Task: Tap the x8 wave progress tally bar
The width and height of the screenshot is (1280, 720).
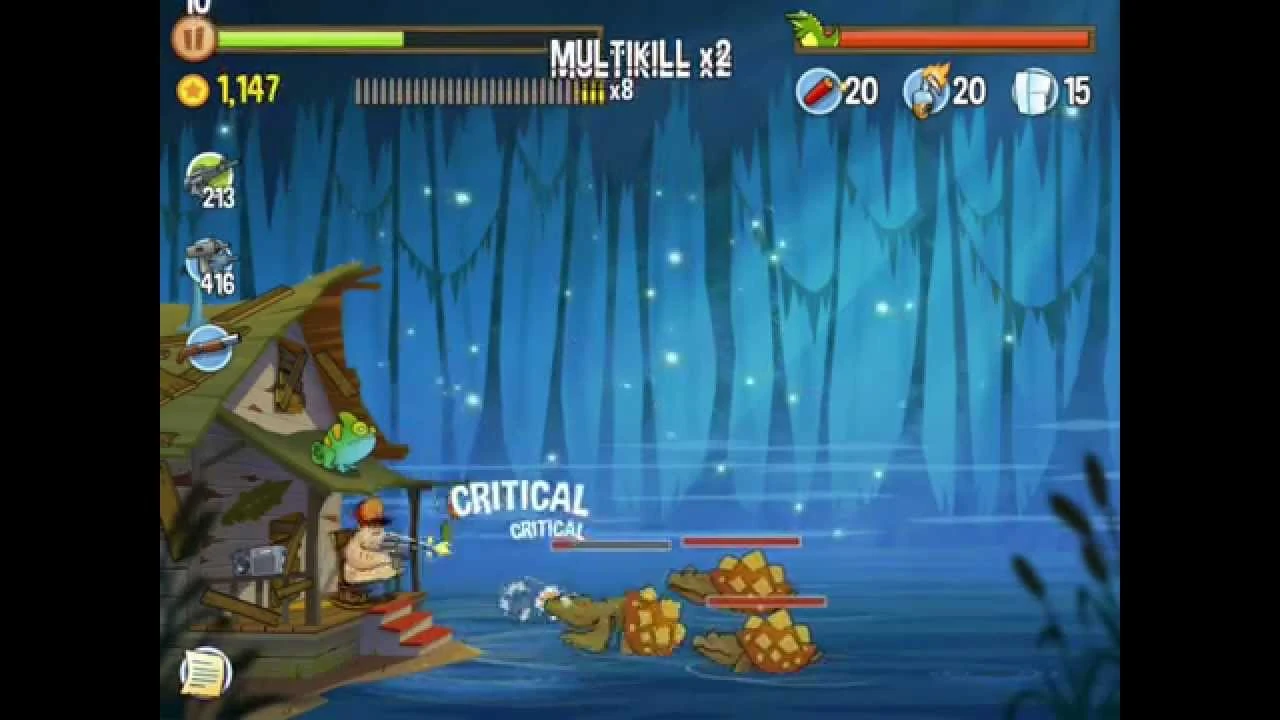Action: [480, 90]
